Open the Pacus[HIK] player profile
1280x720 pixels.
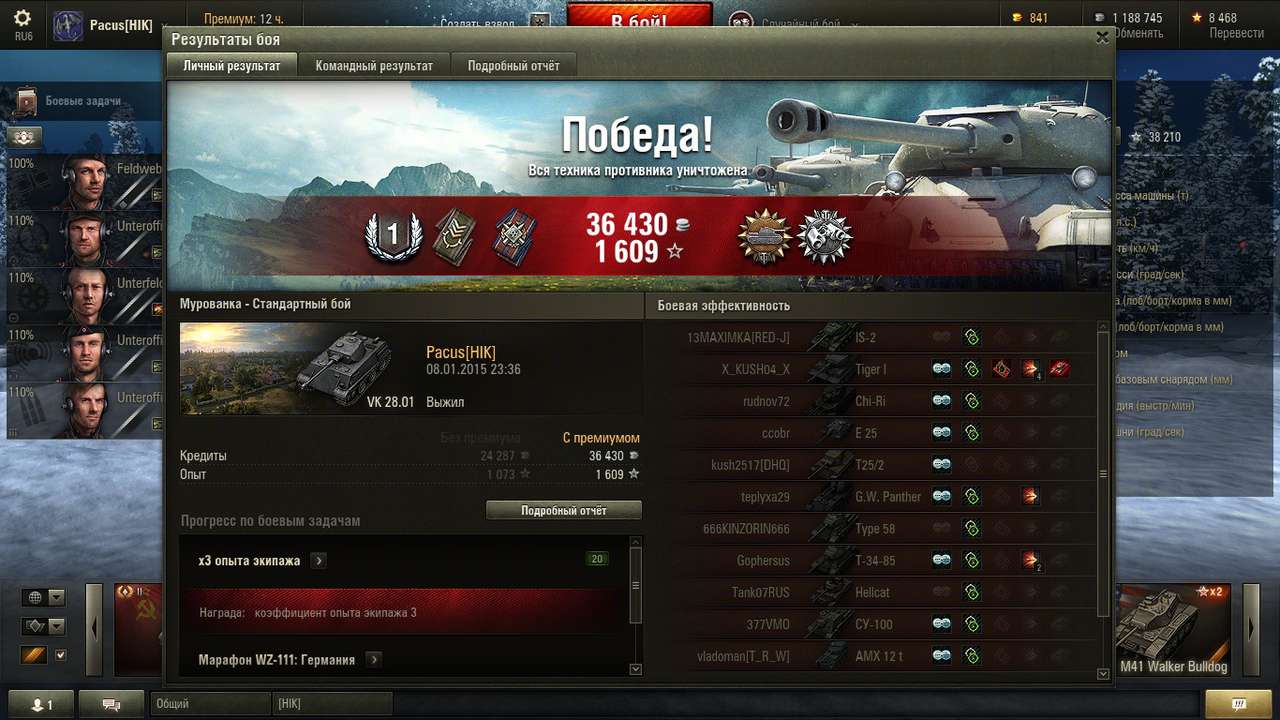tap(120, 25)
